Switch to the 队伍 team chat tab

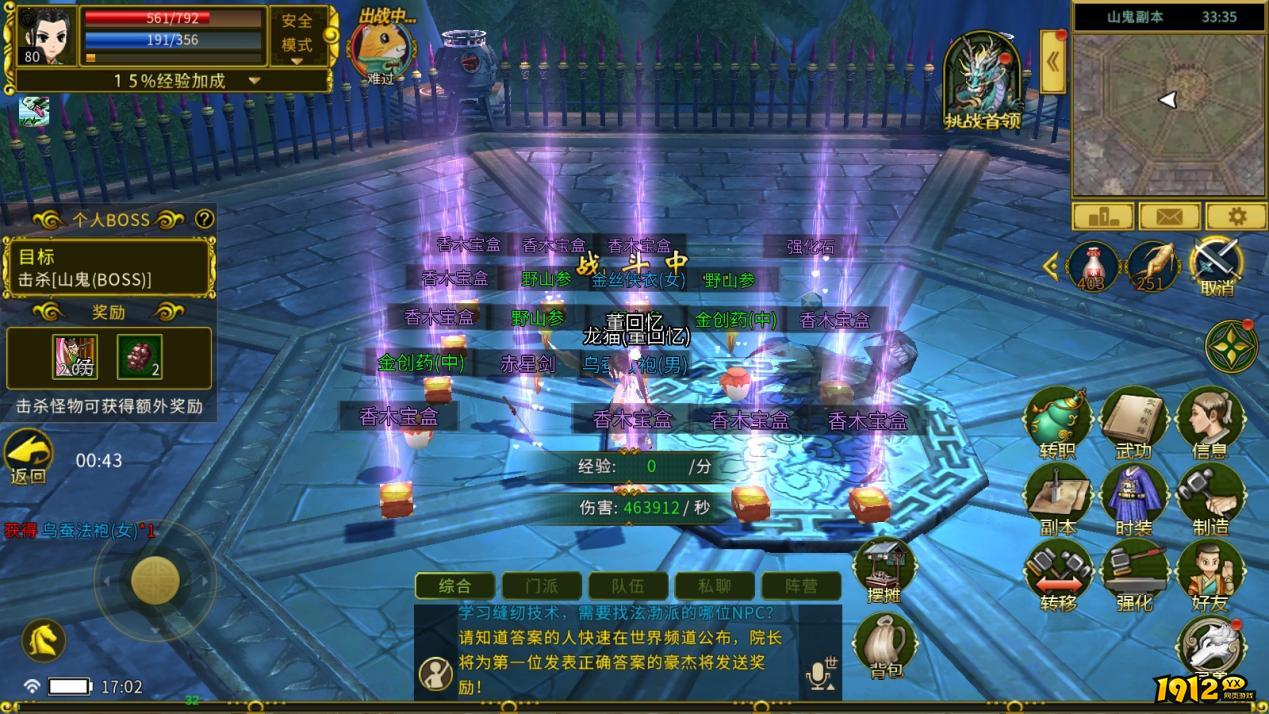627,586
